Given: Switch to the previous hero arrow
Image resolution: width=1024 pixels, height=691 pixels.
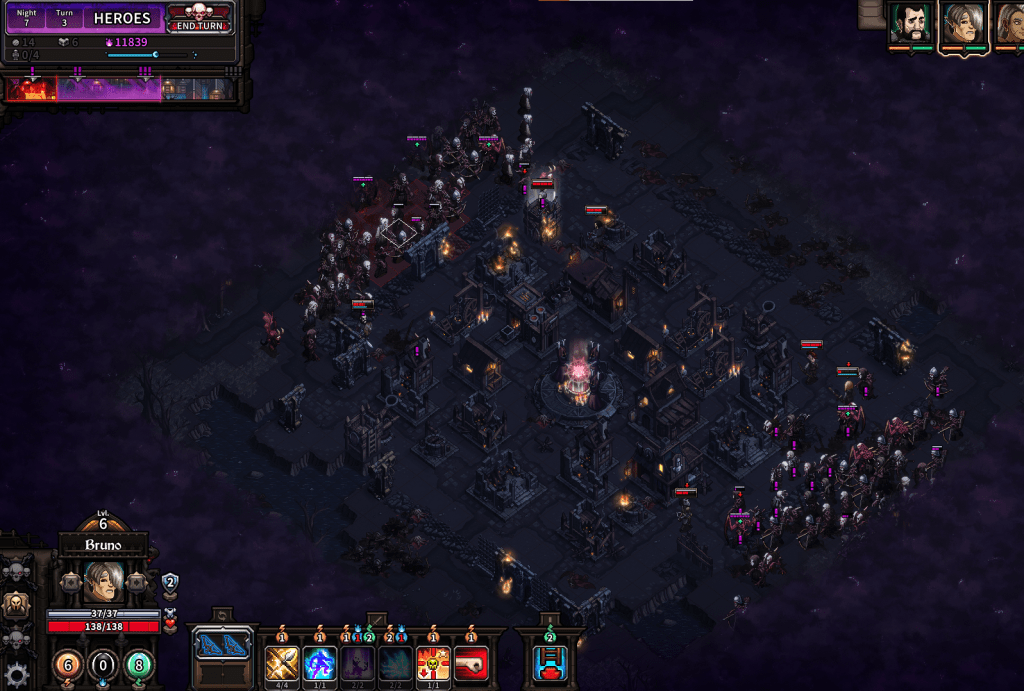Looking at the screenshot, I should 69,582.
